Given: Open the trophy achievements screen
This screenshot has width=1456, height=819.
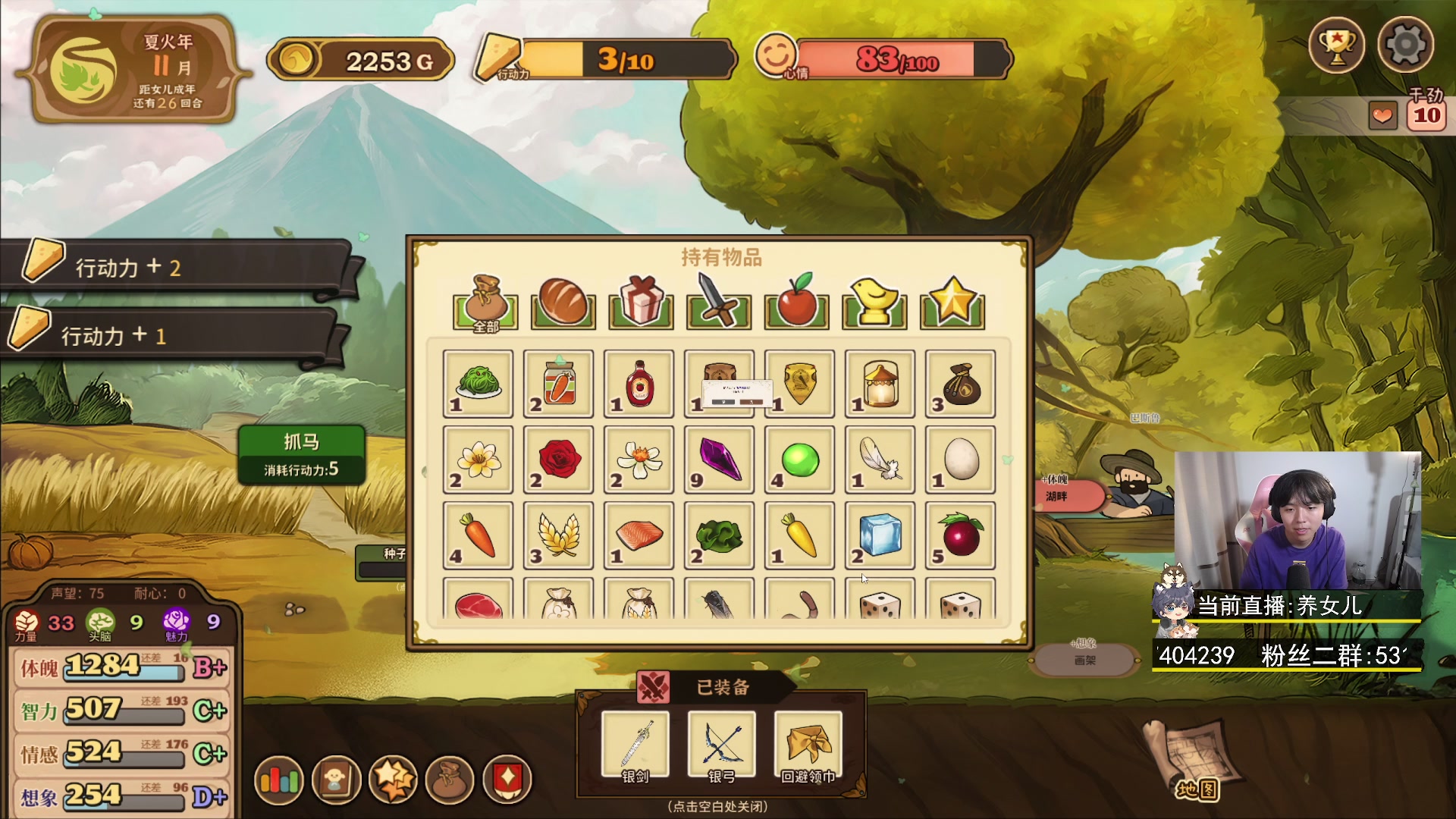Looking at the screenshot, I should click(x=1336, y=45).
